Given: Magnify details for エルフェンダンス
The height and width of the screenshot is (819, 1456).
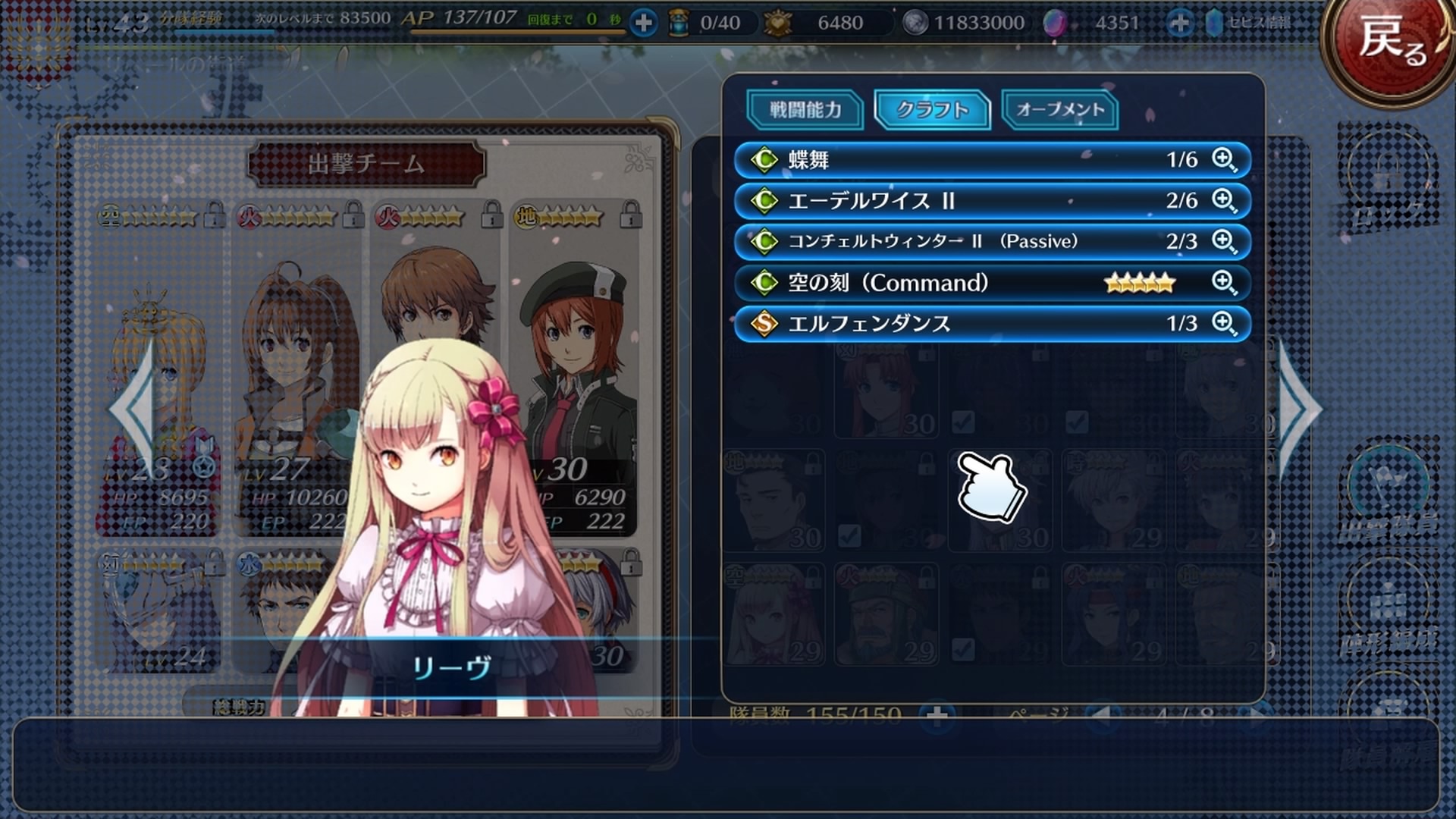Looking at the screenshot, I should tap(1224, 324).
